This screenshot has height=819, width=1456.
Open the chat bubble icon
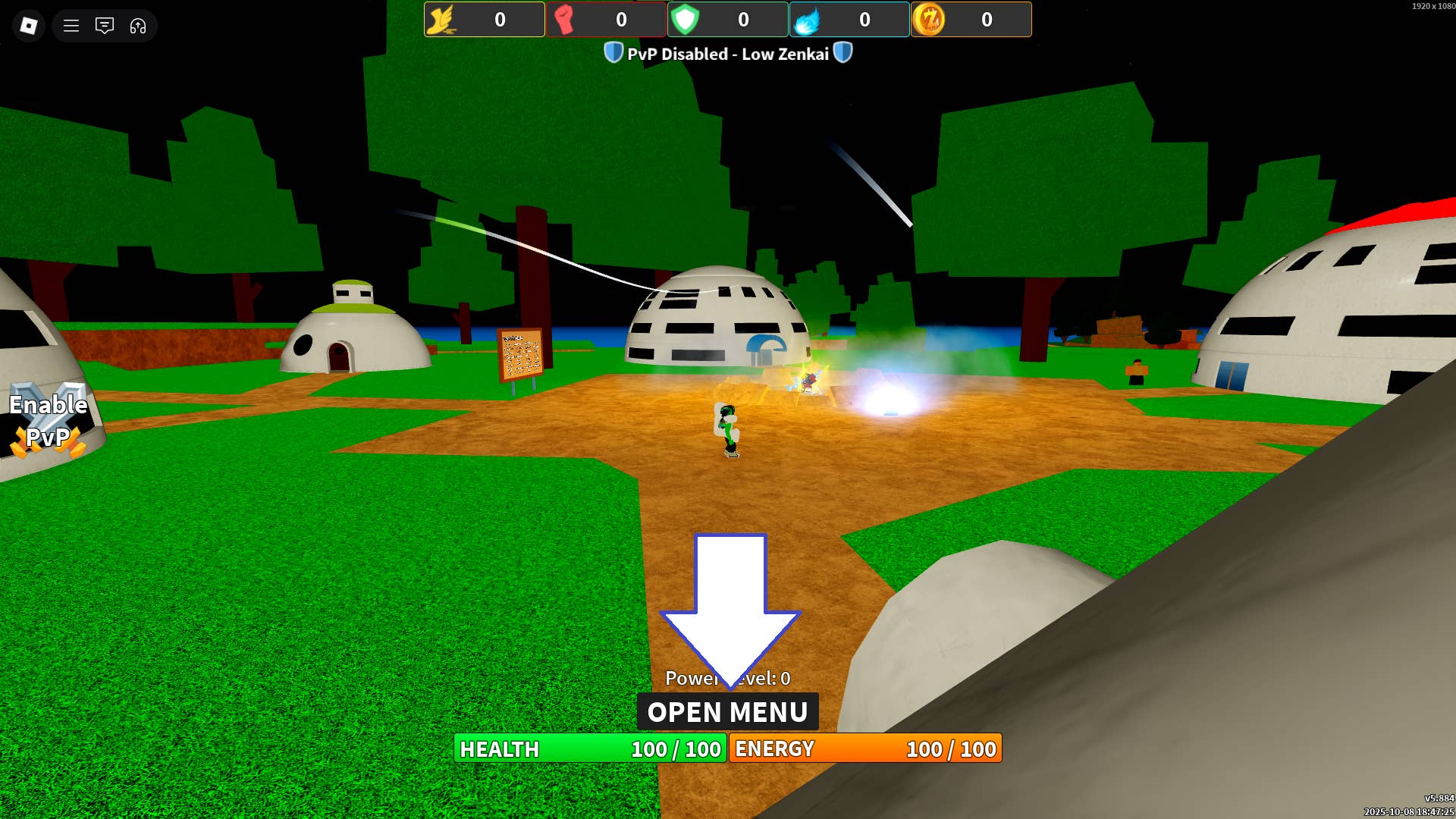point(105,27)
